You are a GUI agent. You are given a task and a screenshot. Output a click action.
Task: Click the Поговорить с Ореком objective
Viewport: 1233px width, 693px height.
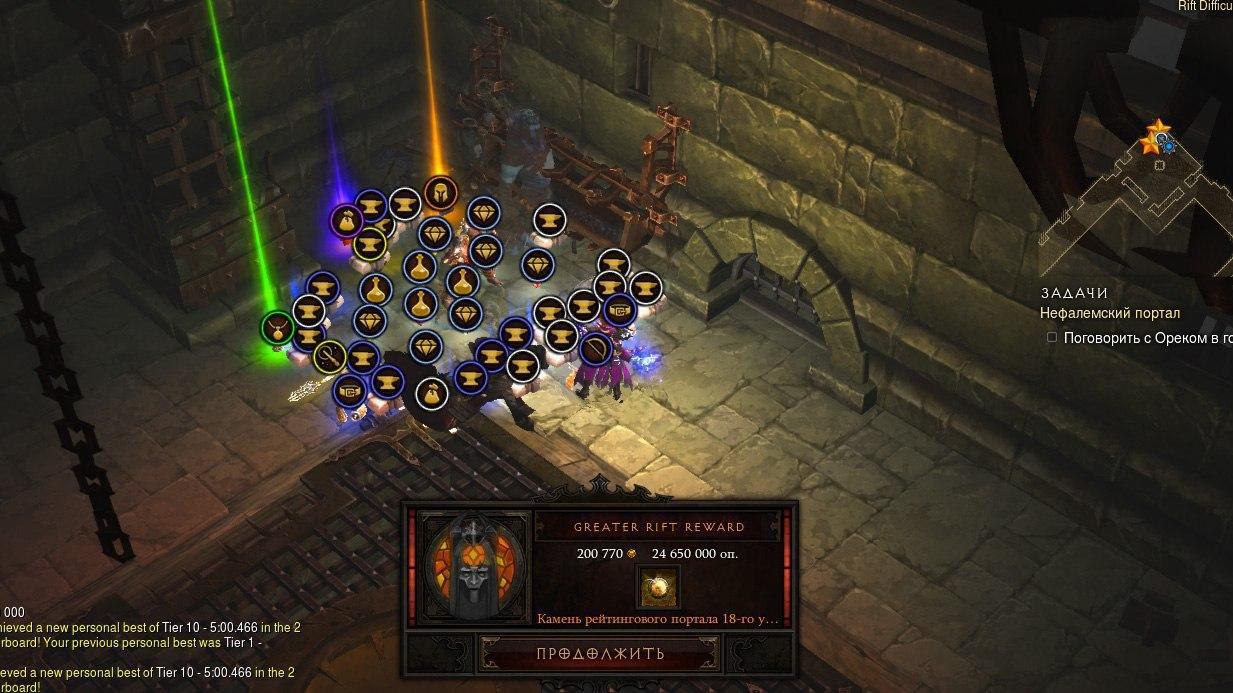(x=1146, y=338)
